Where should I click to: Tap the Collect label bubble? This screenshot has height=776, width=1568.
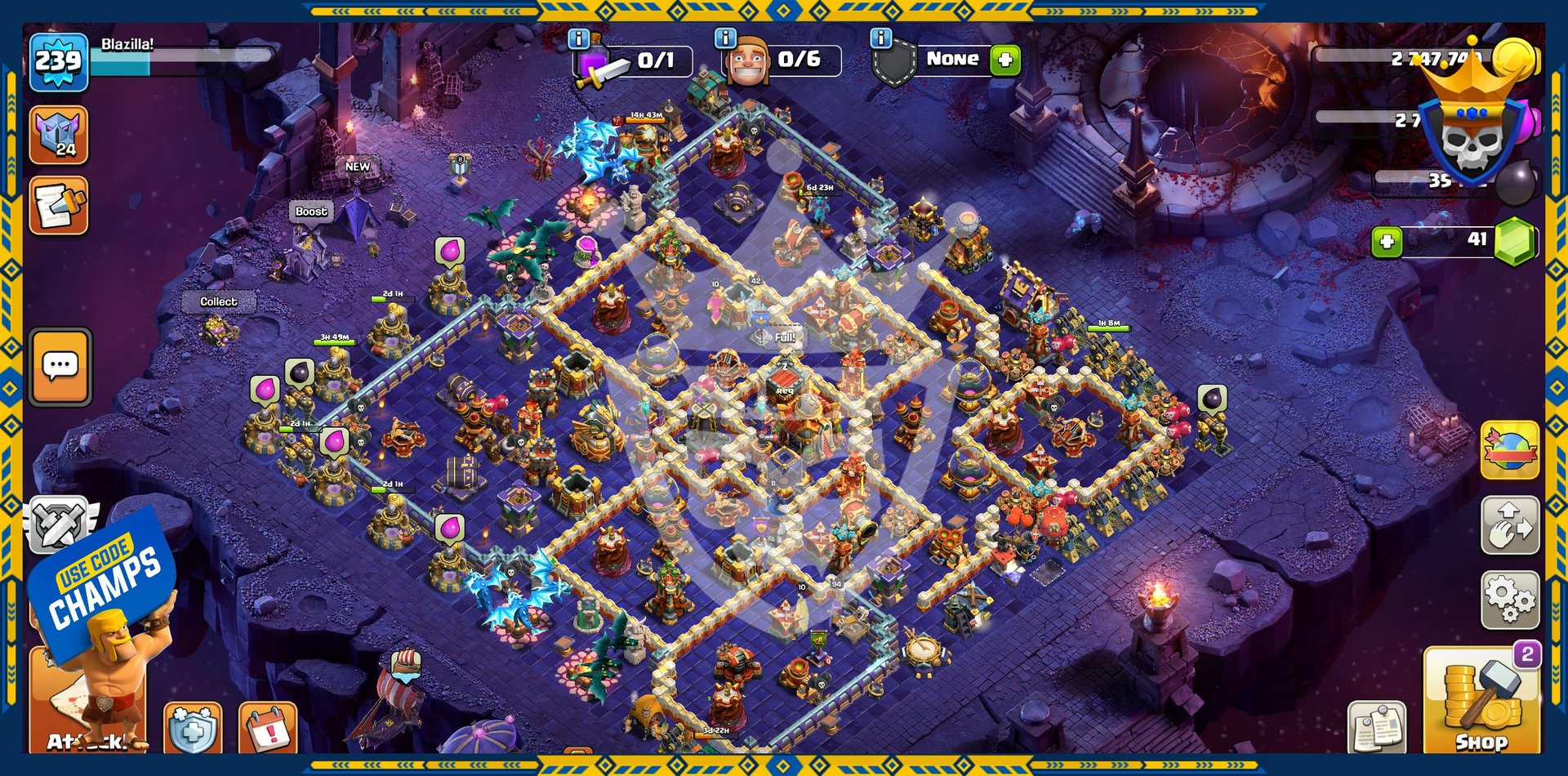219,301
